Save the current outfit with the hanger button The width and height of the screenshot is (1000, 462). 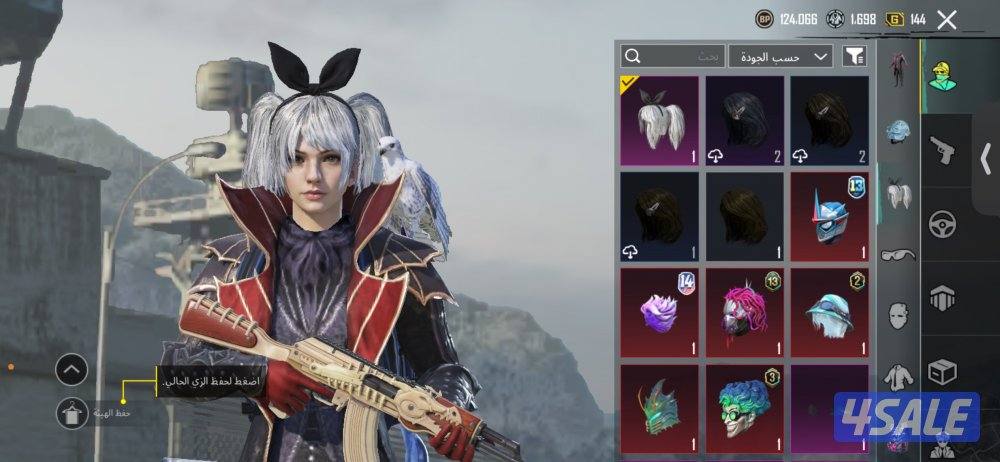[72, 413]
